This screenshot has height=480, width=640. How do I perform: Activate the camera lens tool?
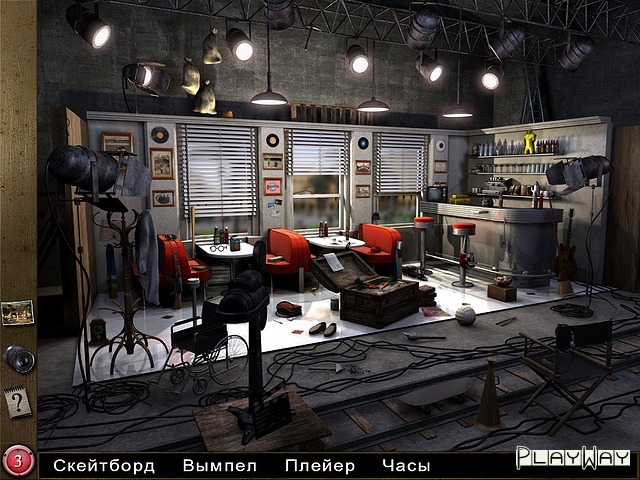pos(19,358)
